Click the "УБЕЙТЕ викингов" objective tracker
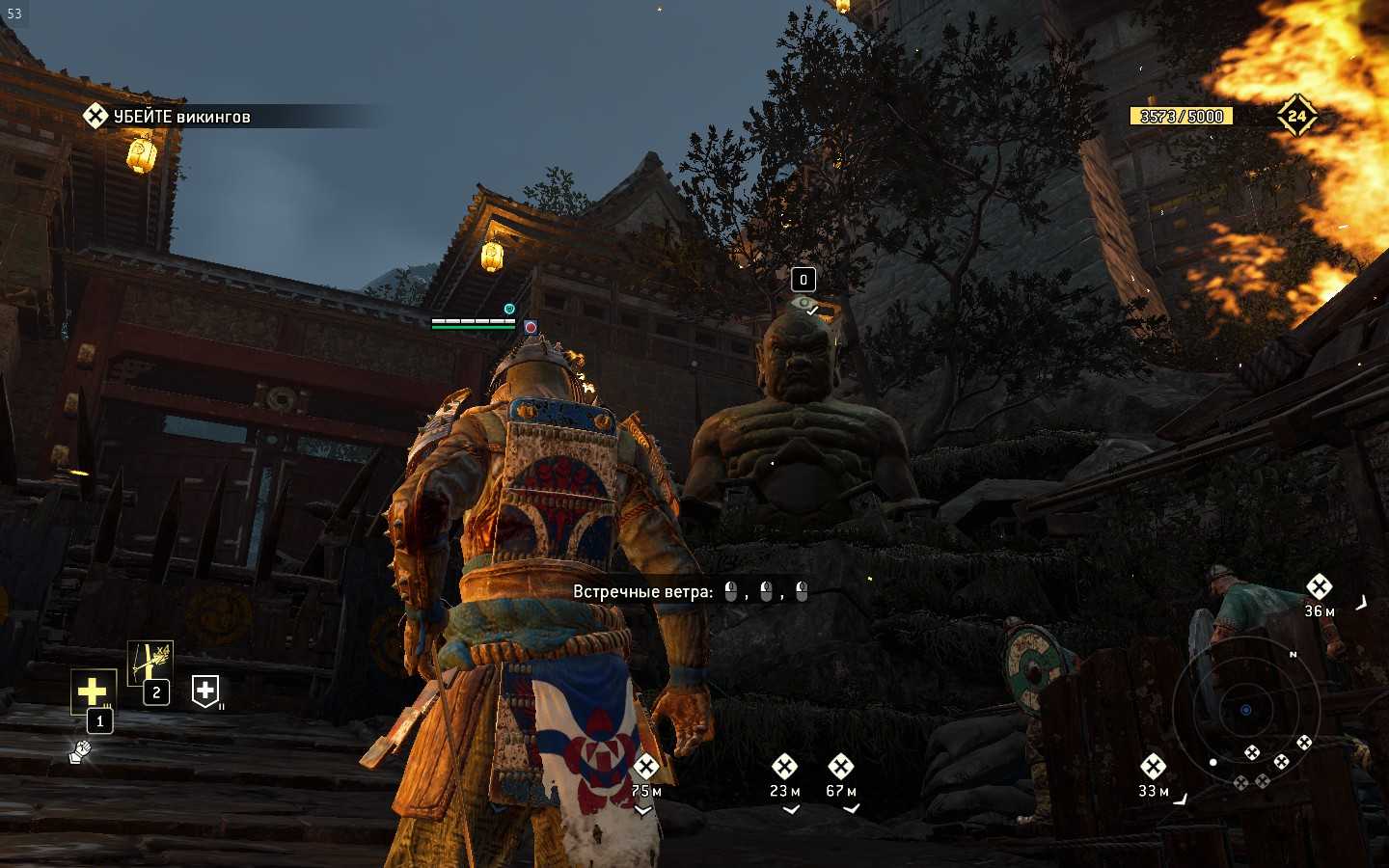Image resolution: width=1389 pixels, height=868 pixels. tap(169, 117)
